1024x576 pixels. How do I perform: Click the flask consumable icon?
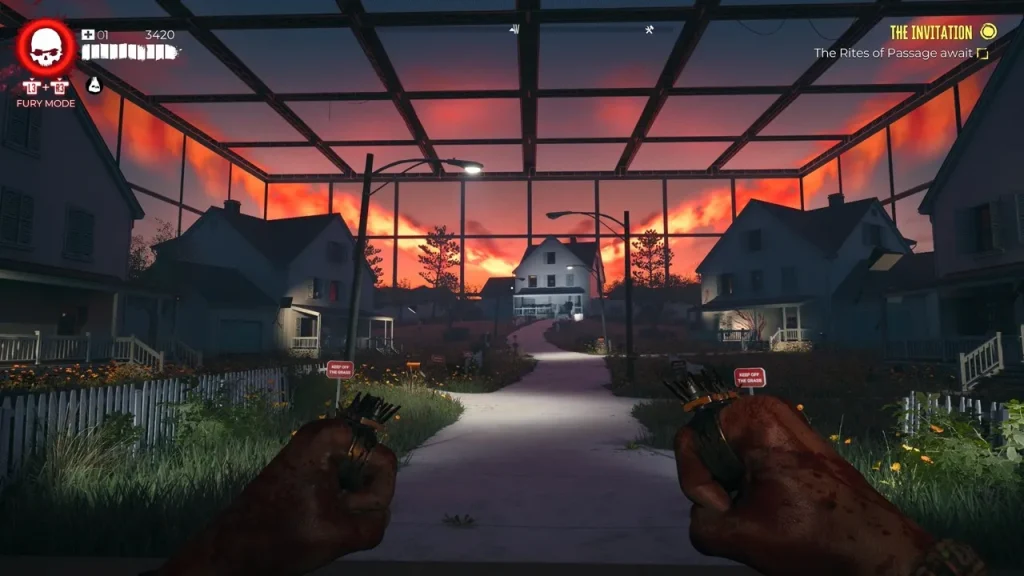point(94,85)
